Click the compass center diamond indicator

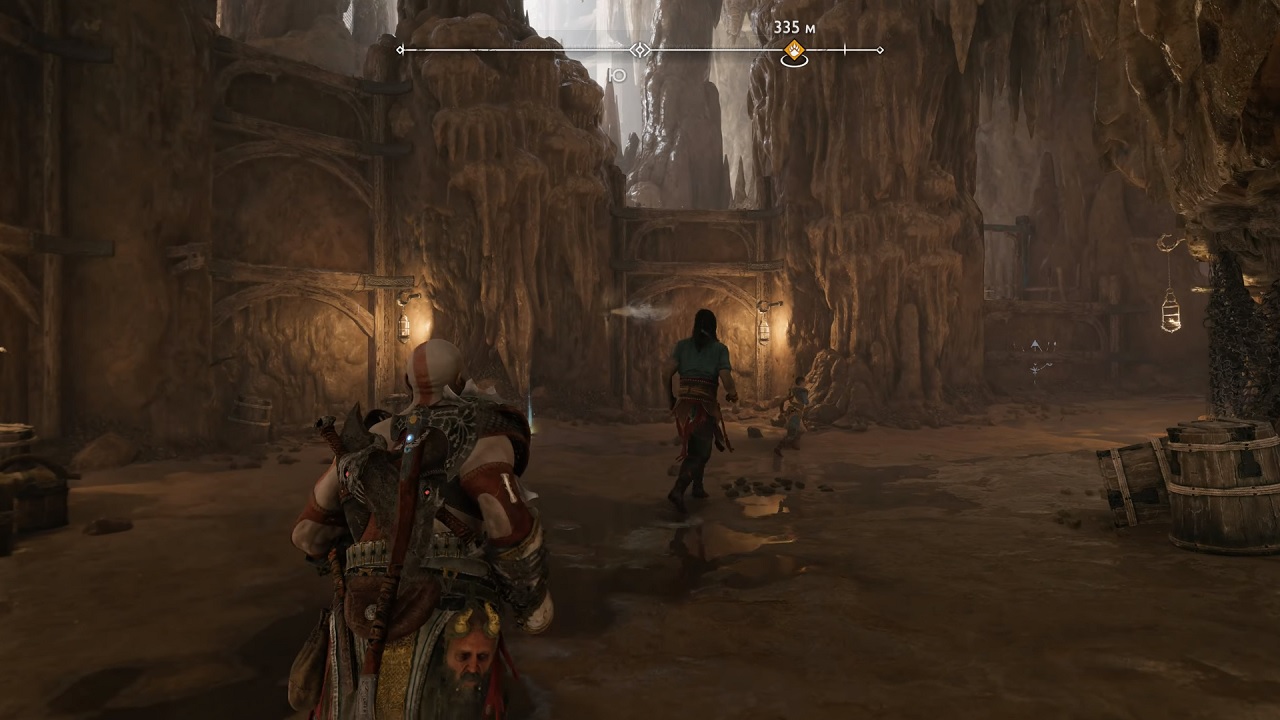[x=640, y=50]
